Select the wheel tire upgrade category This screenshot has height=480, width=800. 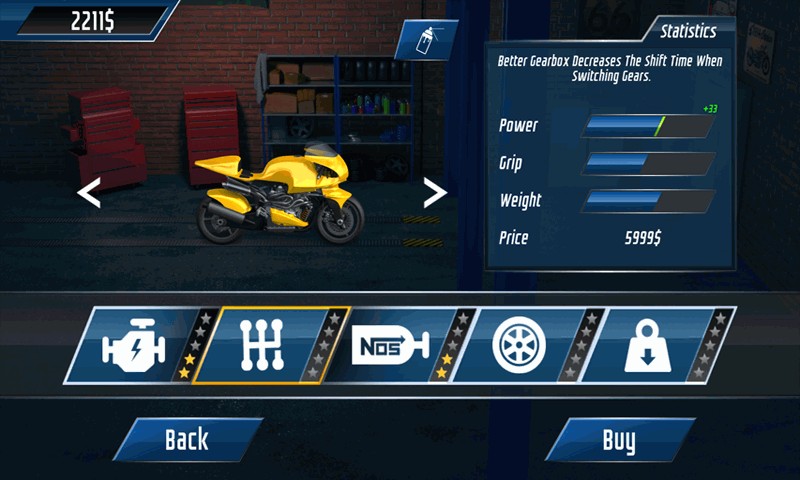(519, 346)
